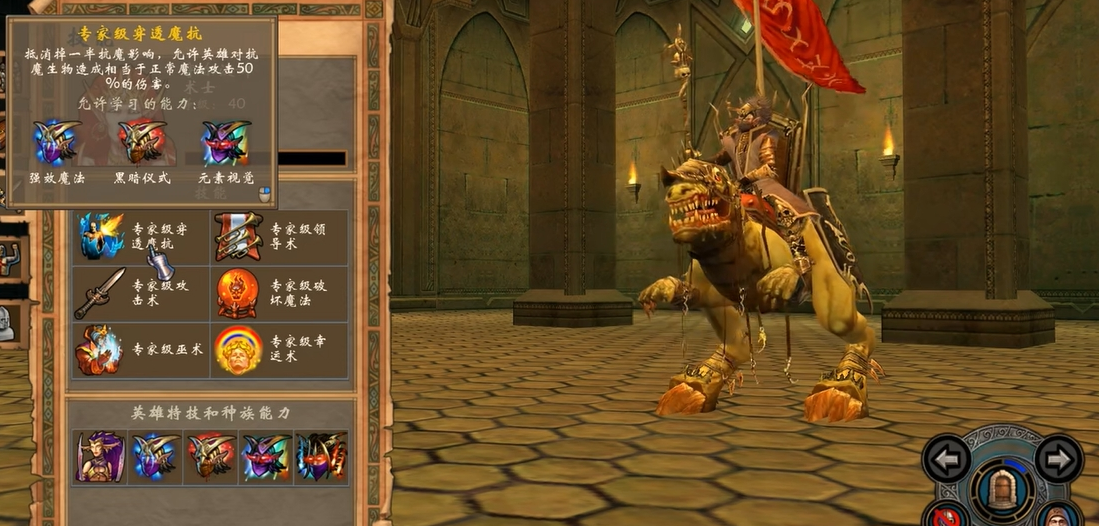The image size is (1099, 526).
Task: Click the hooded hero portrait button
Action: [1058, 516]
